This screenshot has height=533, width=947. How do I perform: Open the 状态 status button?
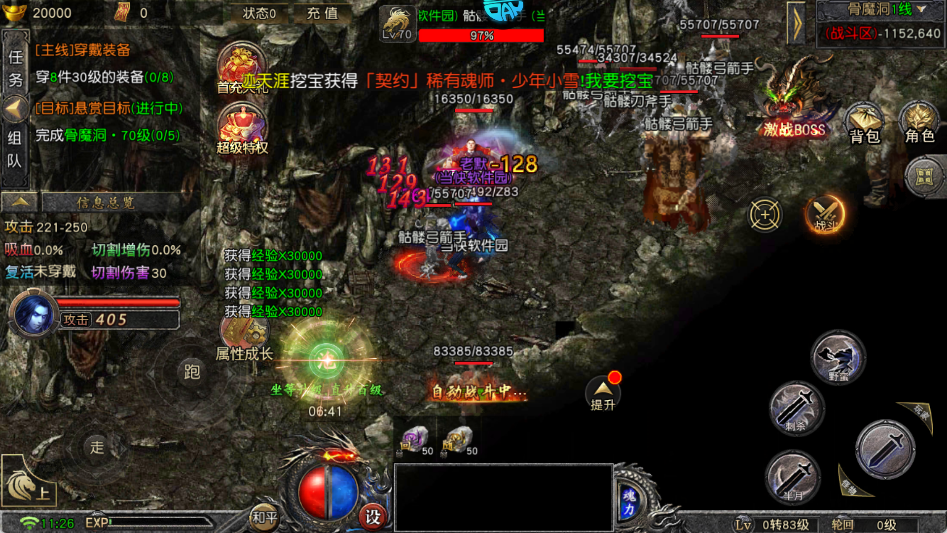coord(260,14)
